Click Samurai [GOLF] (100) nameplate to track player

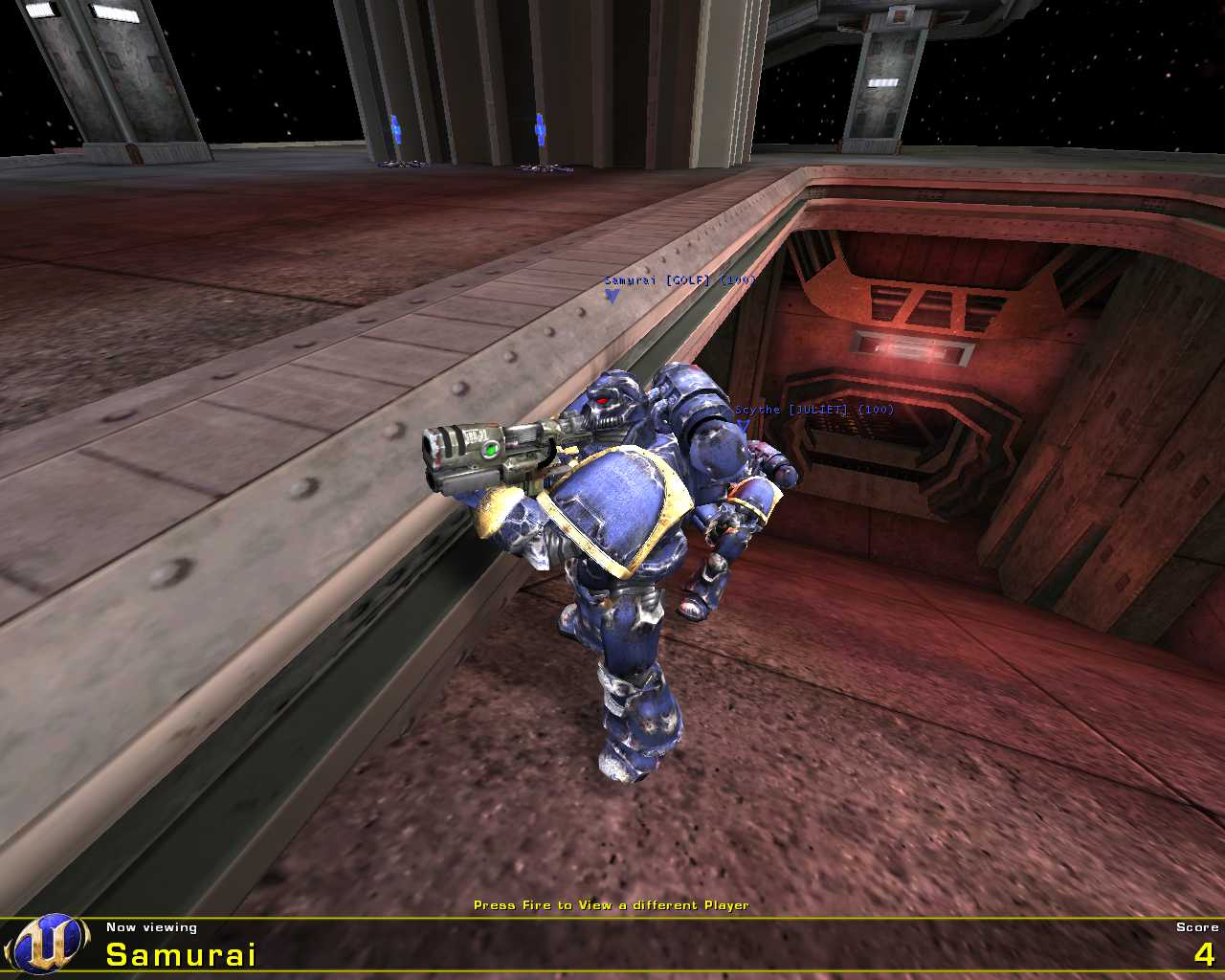click(x=679, y=281)
